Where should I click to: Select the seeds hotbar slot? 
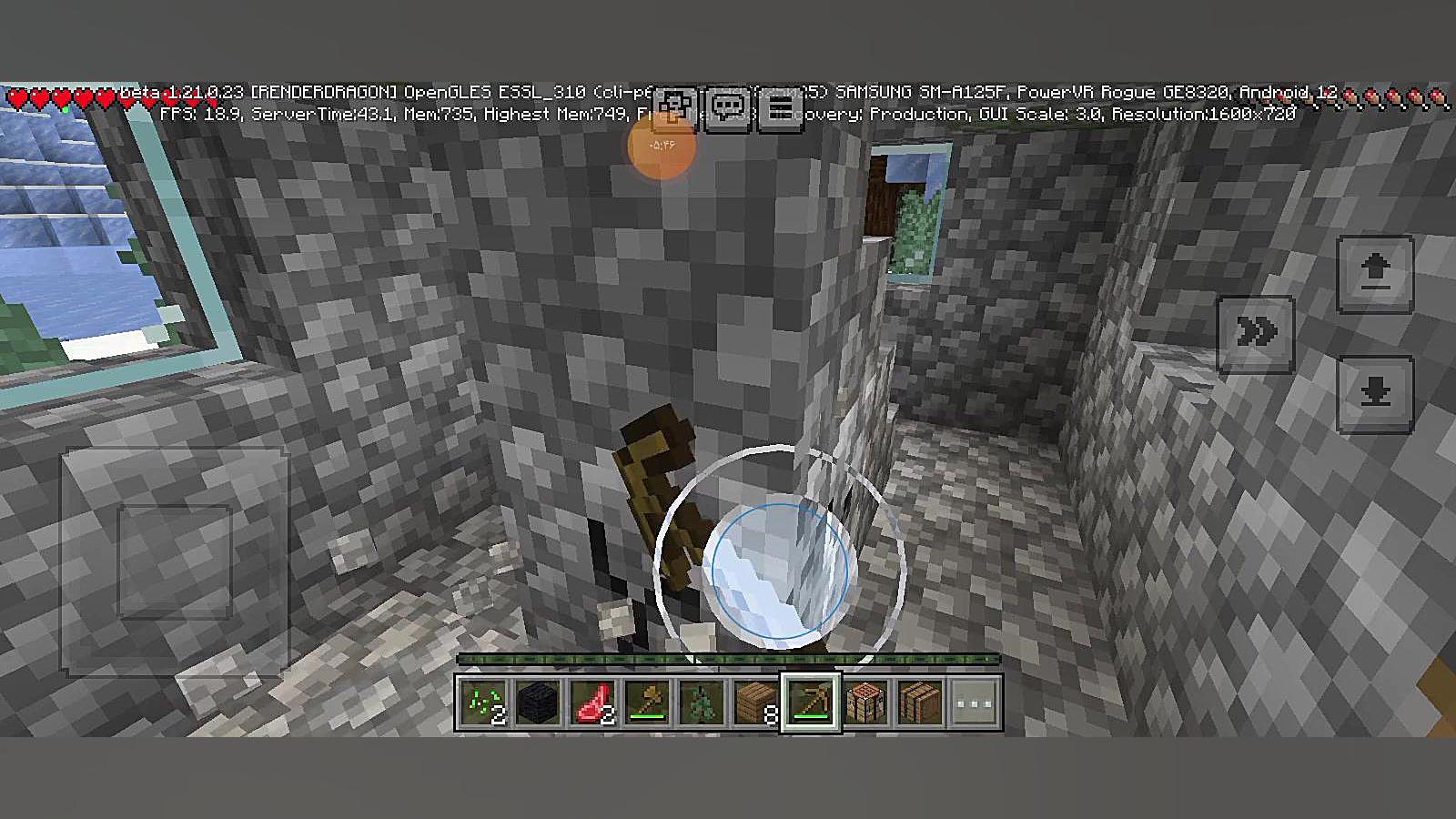483,703
